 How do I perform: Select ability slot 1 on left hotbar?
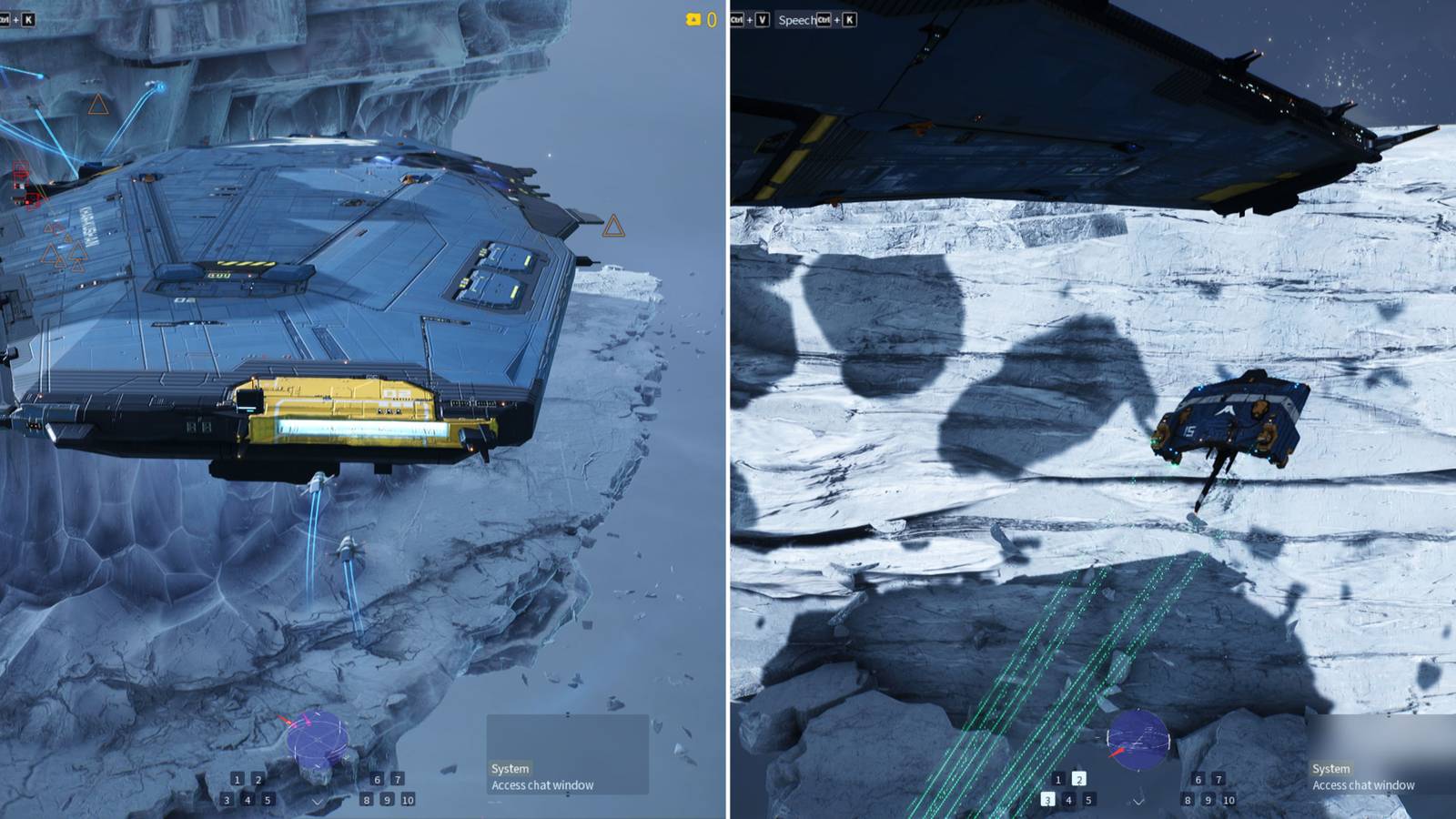click(237, 780)
